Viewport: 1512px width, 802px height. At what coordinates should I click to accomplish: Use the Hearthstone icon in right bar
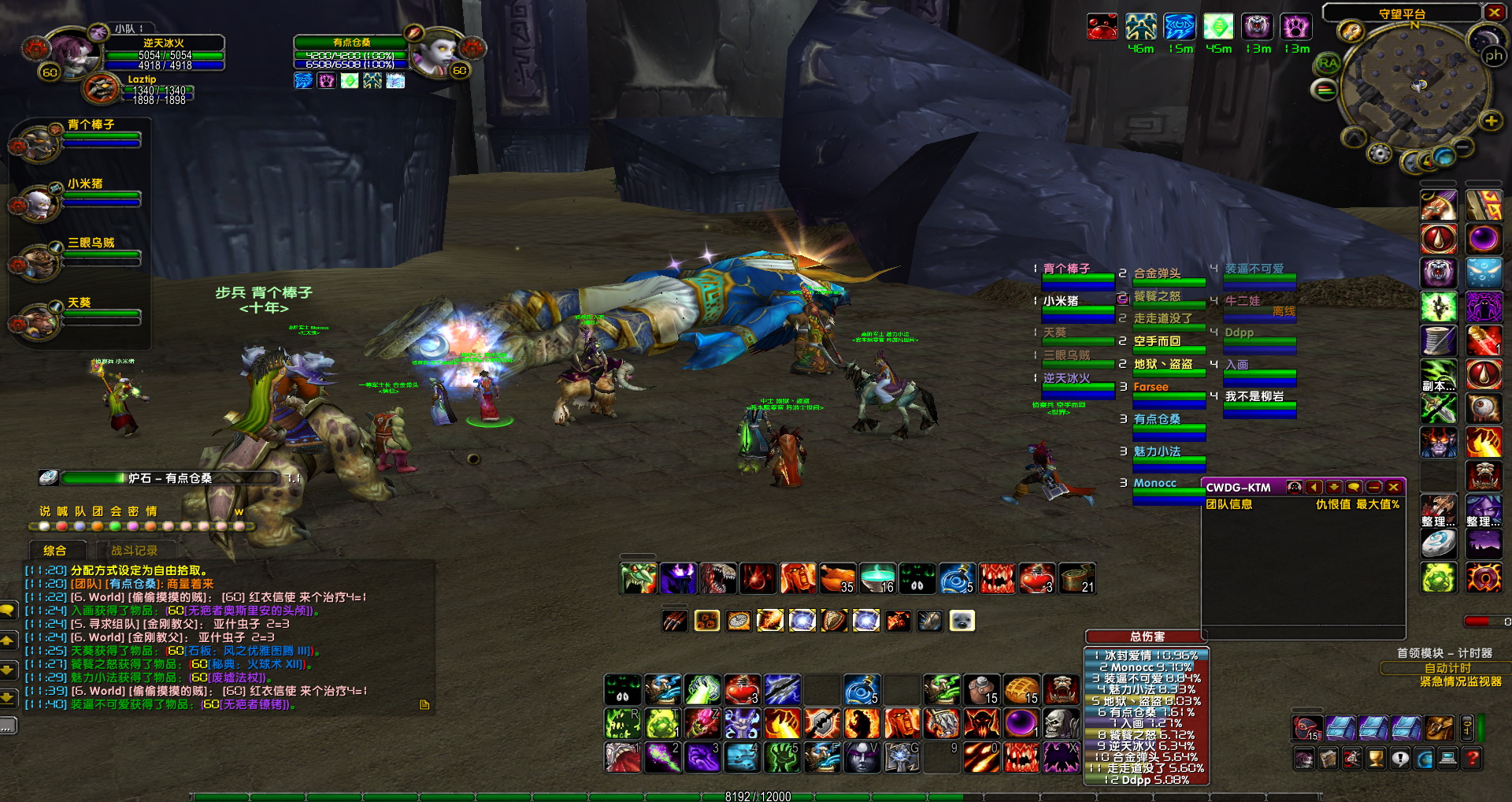pos(1438,544)
